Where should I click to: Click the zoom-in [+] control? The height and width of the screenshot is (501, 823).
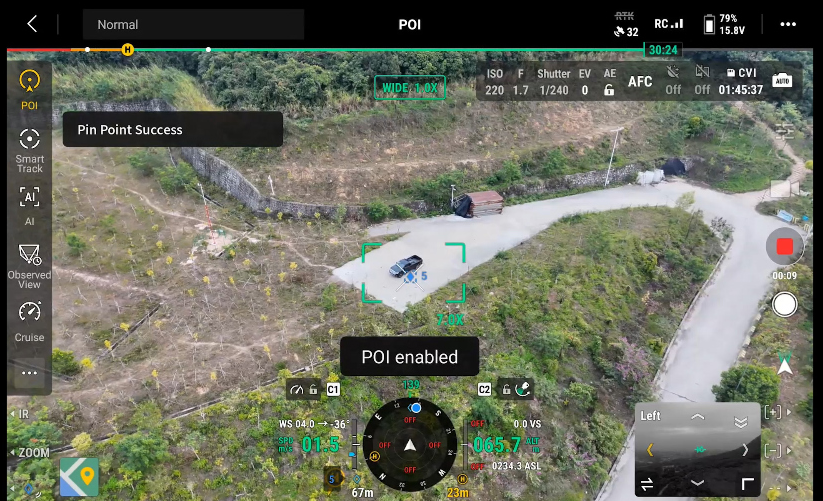(x=773, y=412)
